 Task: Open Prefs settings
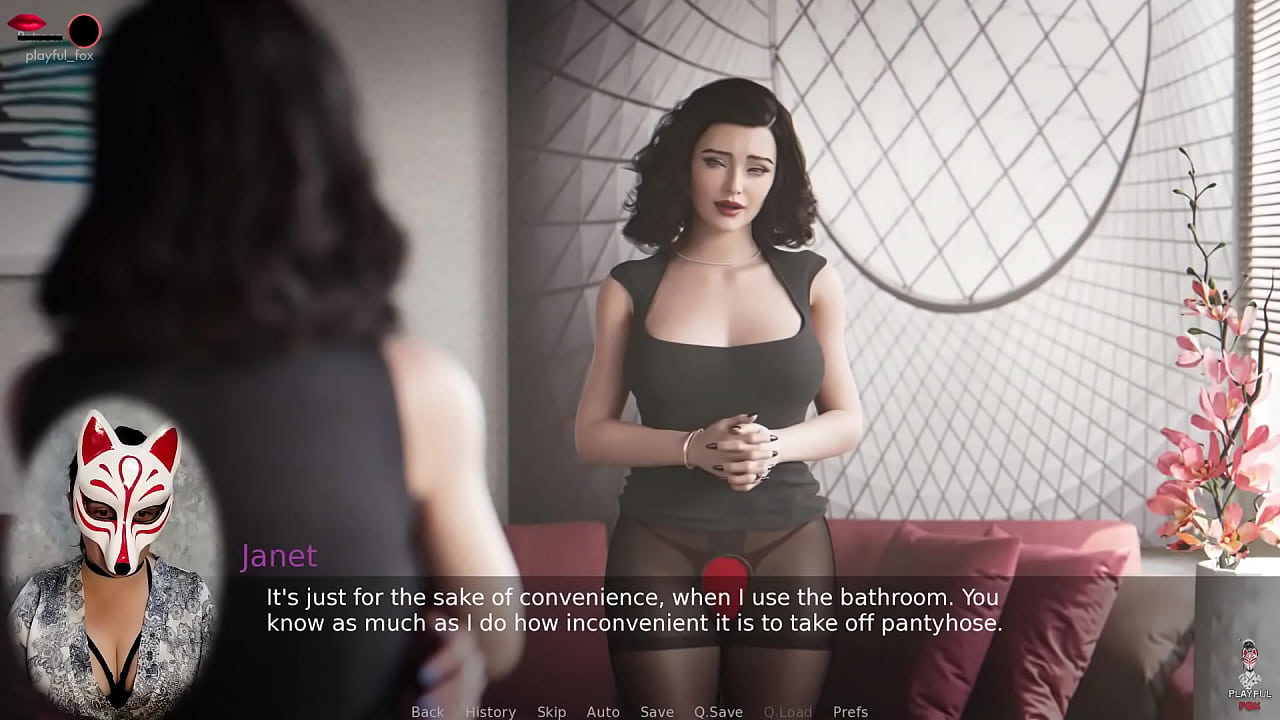coord(850,712)
